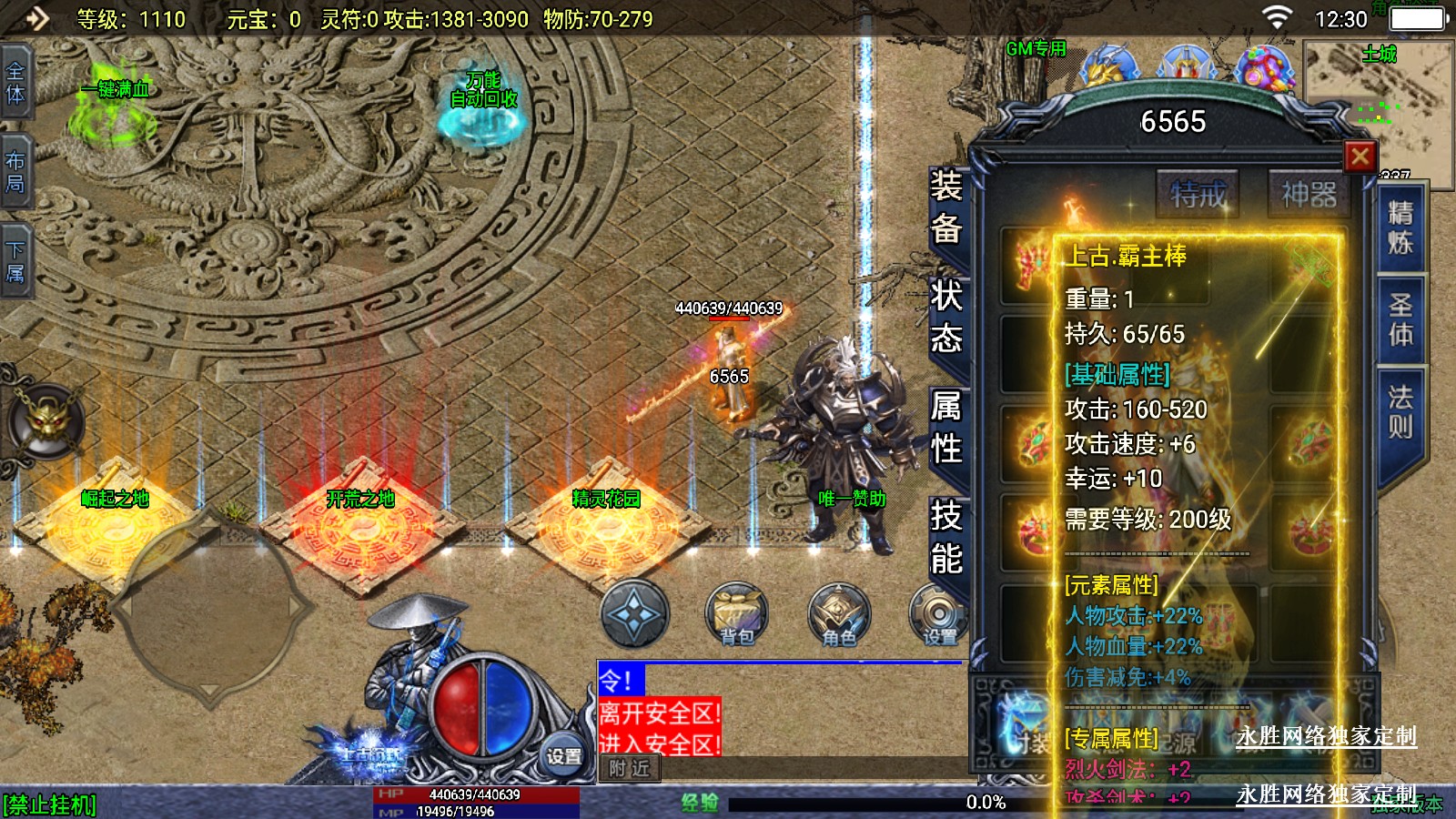Image resolution: width=1456 pixels, height=819 pixels.
Task: Select the 全体 left-side tab
Action: tap(15, 82)
